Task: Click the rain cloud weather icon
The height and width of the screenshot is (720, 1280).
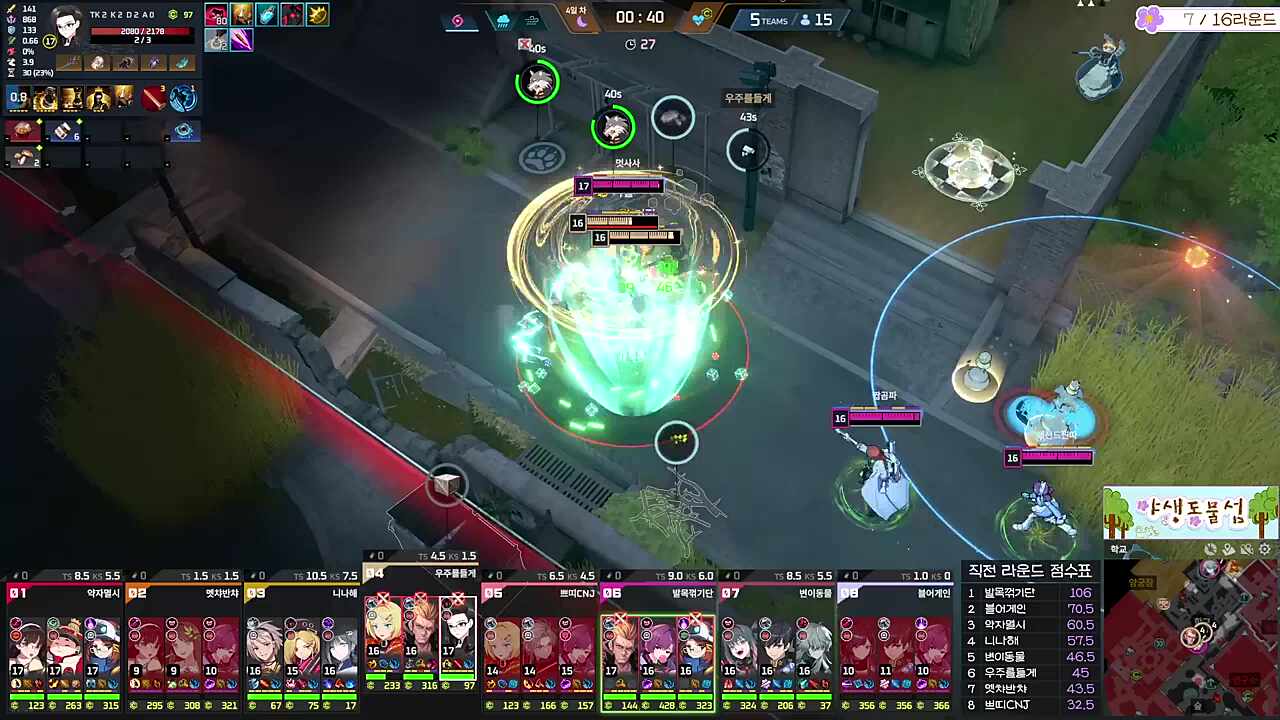Action: click(503, 20)
